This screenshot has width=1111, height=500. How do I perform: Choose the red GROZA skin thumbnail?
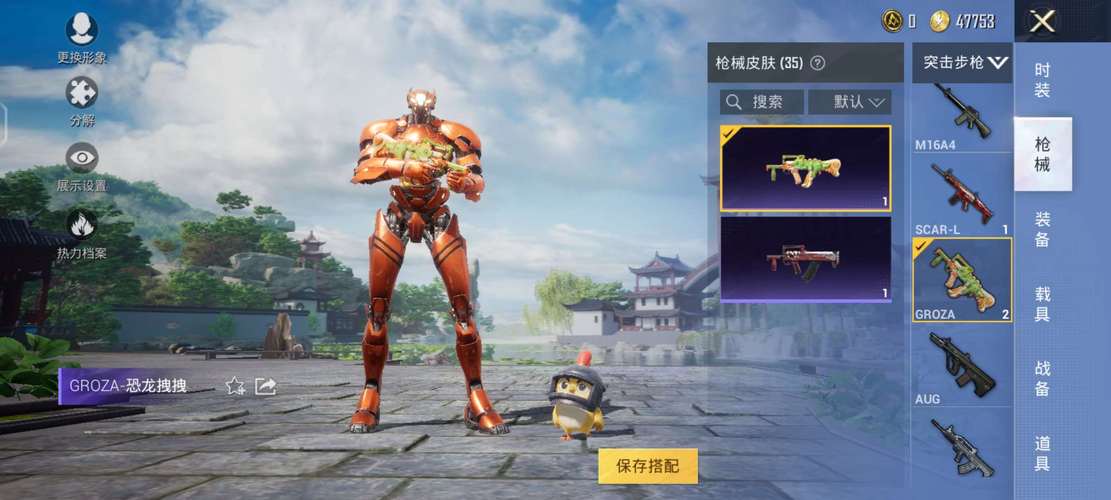click(x=805, y=259)
